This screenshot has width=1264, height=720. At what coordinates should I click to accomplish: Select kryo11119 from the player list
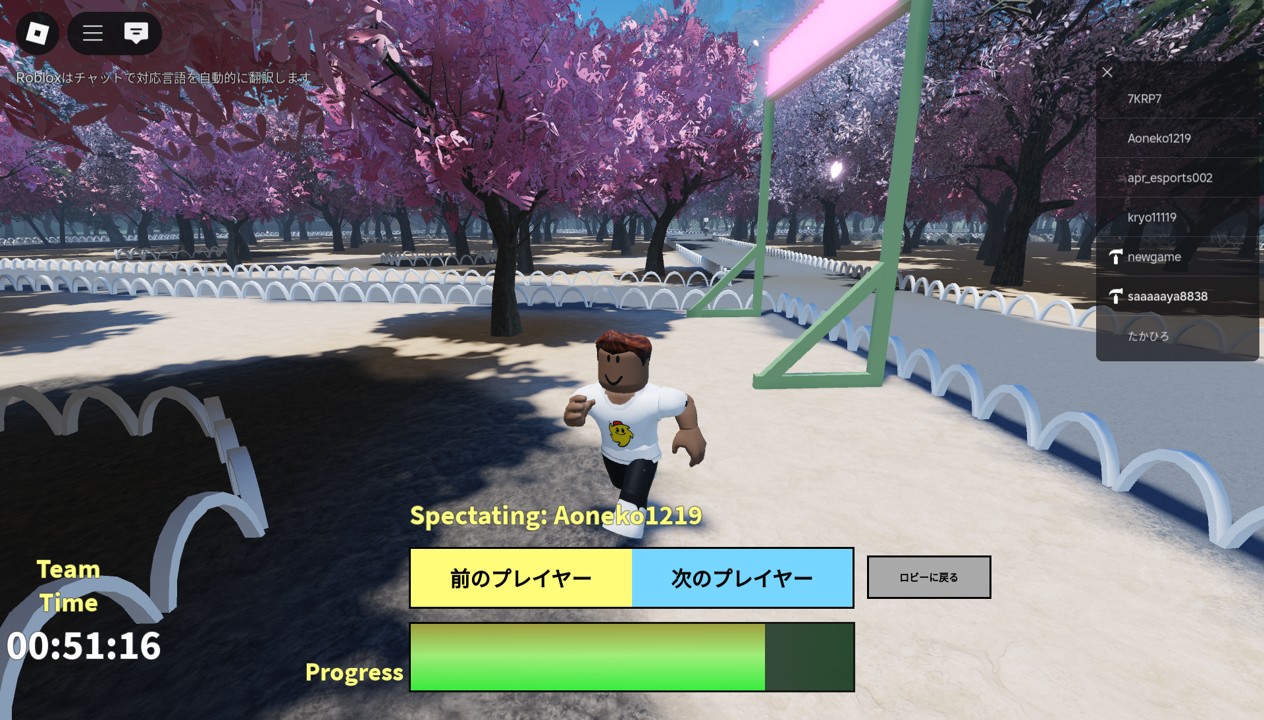pyautogui.click(x=1151, y=217)
